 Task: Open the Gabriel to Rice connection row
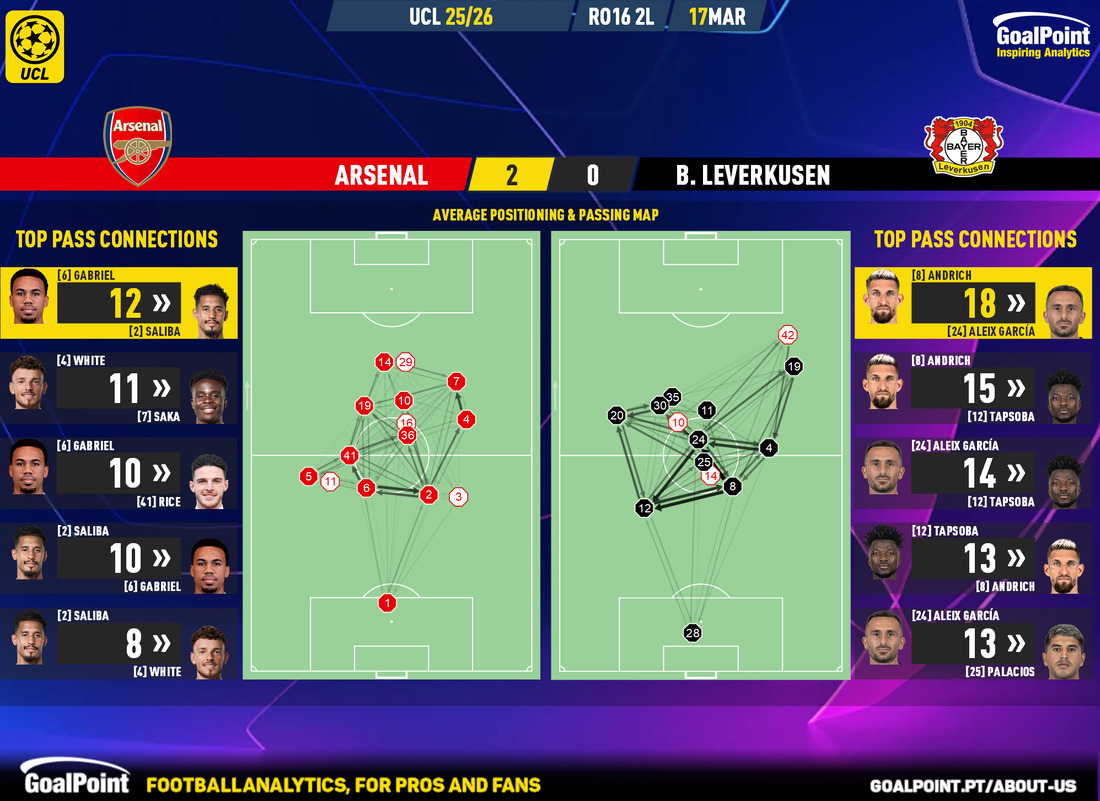tap(120, 472)
